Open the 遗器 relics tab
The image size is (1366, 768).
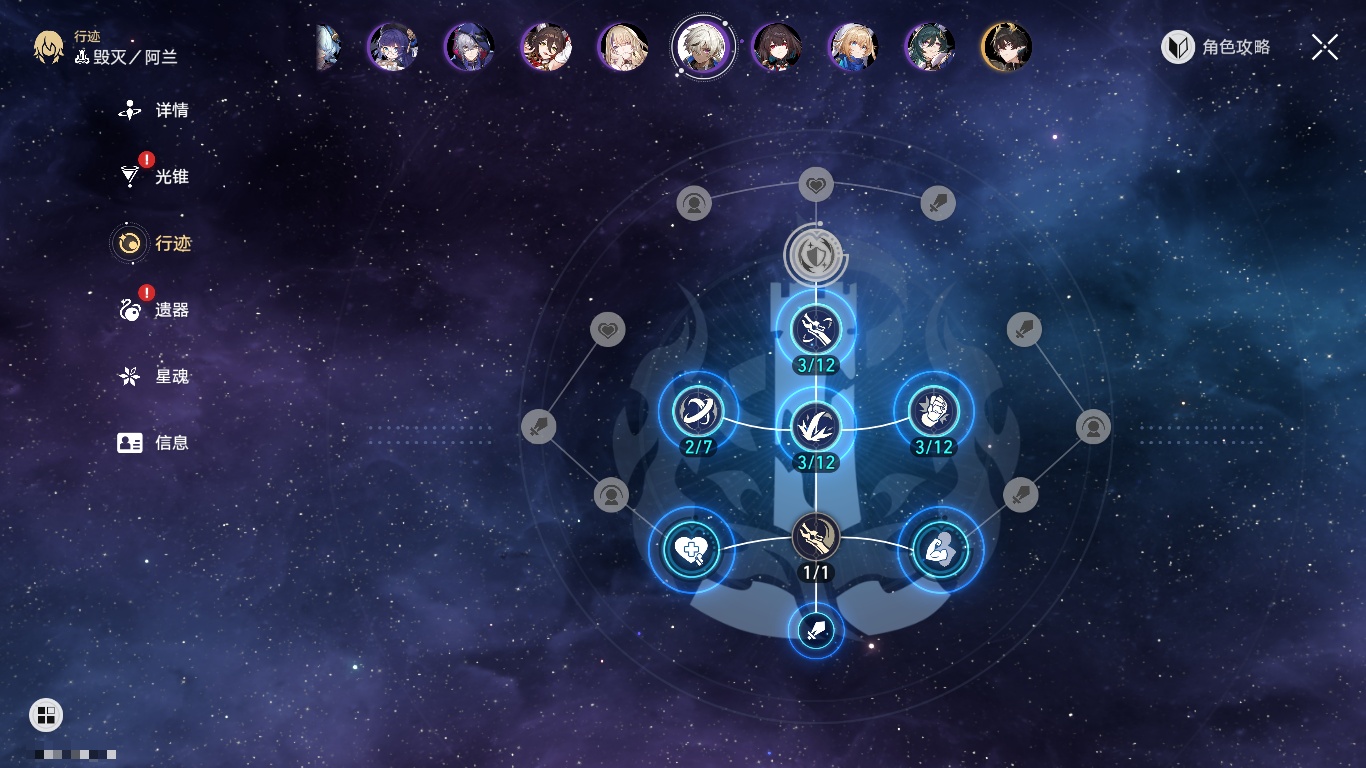(x=155, y=310)
